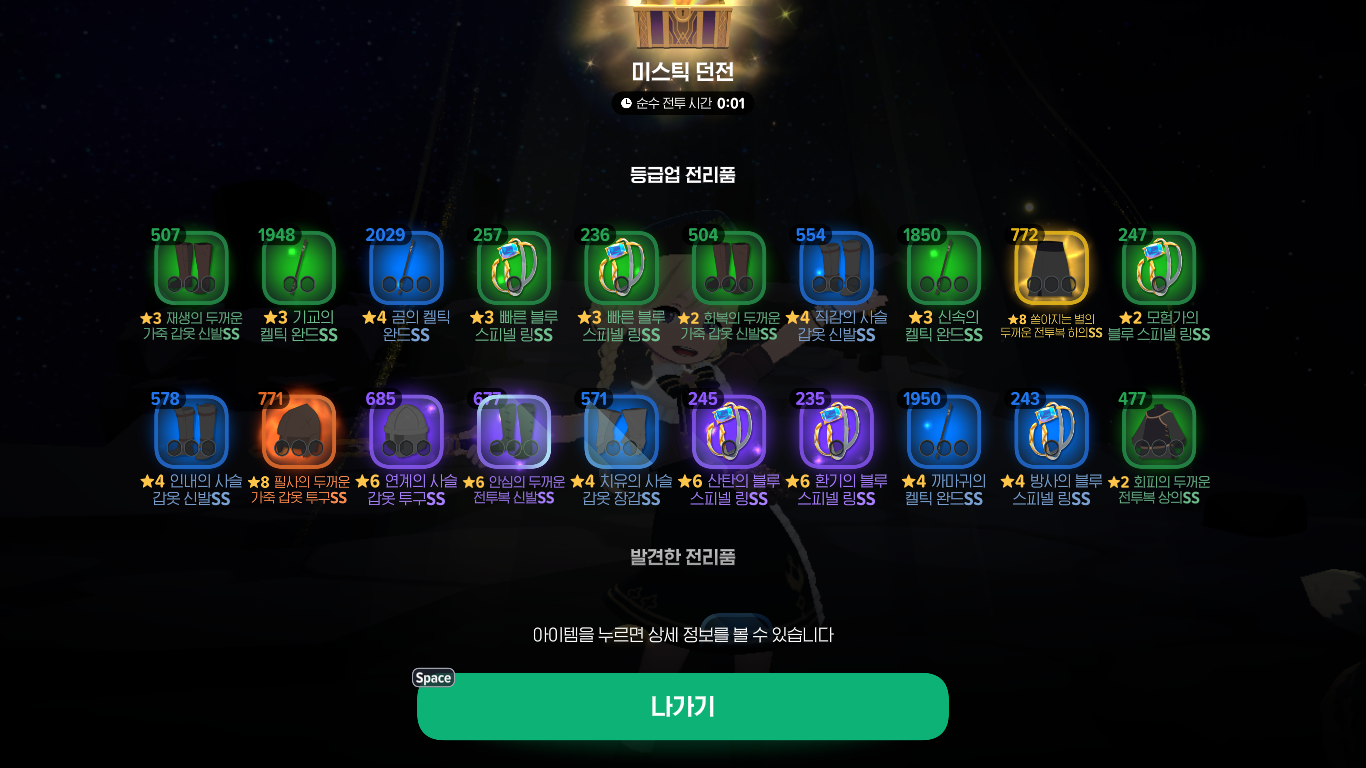Select the 회복의 두꺼운 가죽 갑옷 신발 item
1366x768 pixels.
point(727,268)
